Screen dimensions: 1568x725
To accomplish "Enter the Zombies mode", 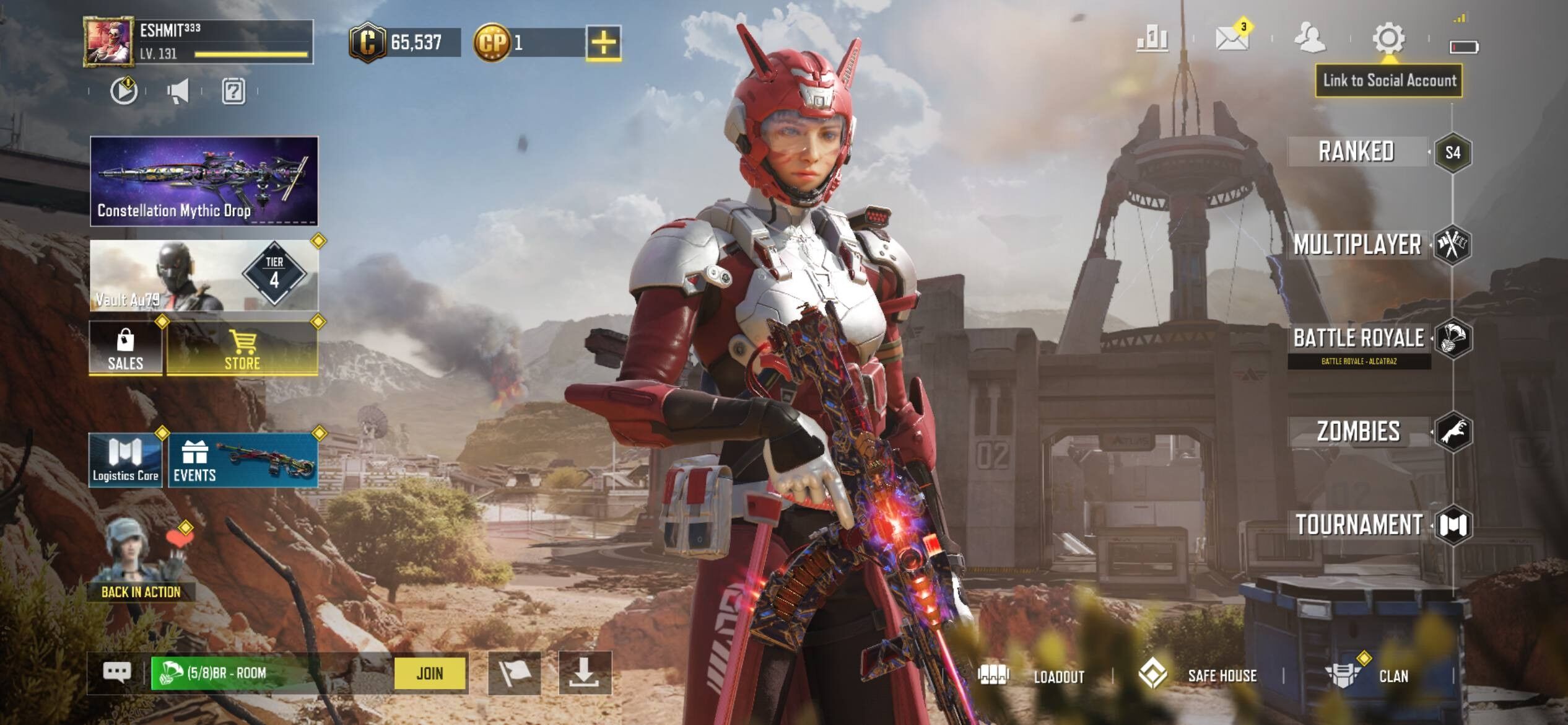I will (1358, 431).
